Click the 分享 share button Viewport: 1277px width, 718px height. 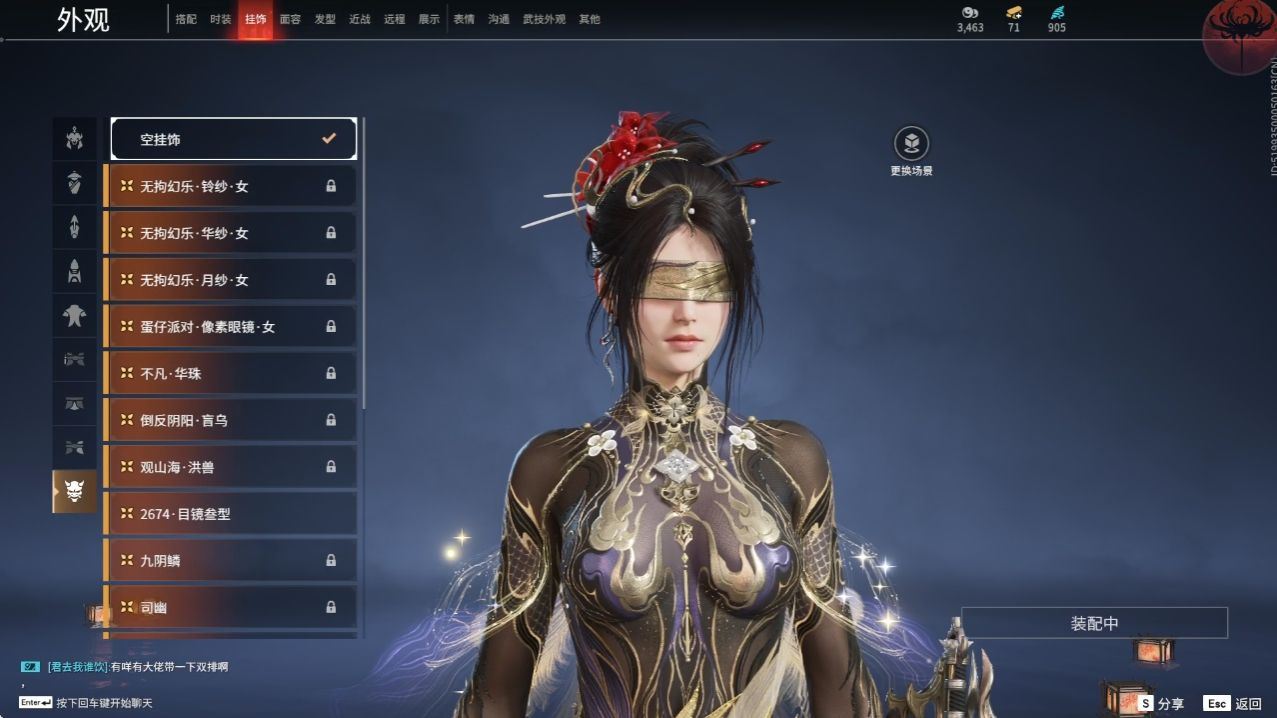[x=1160, y=704]
